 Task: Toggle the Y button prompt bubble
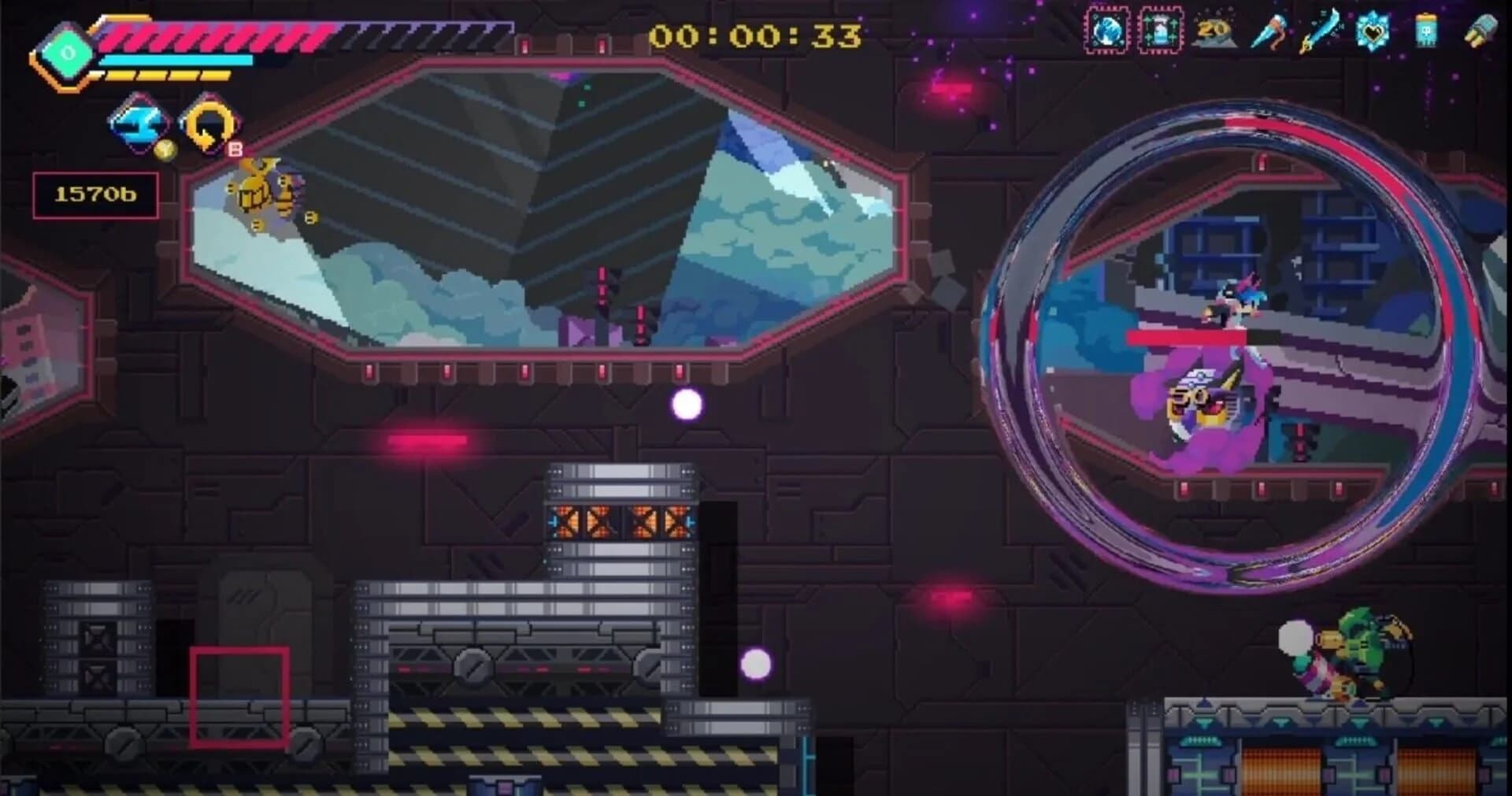167,151
